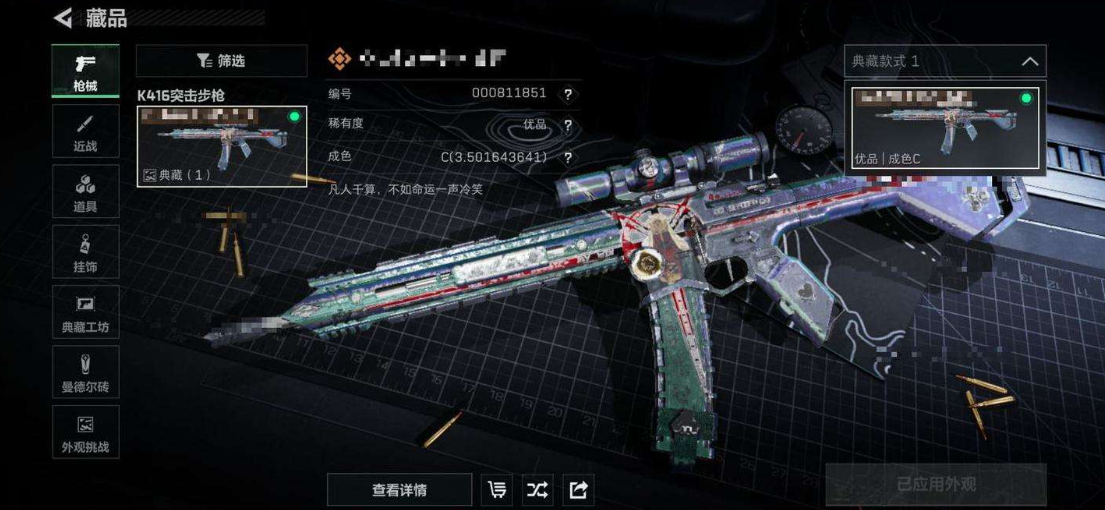Click the question mark beside 稀有度
The image size is (1105, 510).
[x=568, y=125]
